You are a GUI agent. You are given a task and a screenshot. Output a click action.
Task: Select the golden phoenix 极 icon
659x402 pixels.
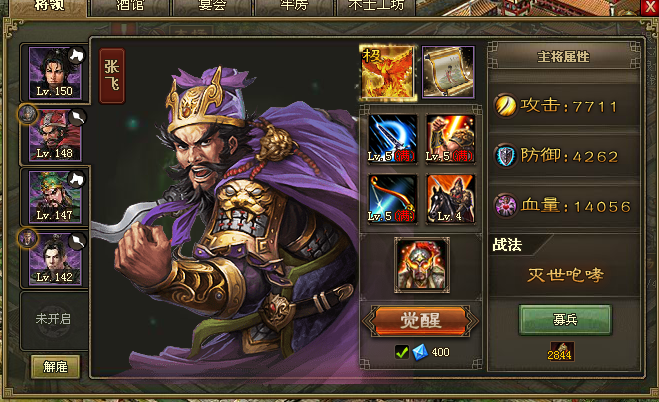[386, 72]
